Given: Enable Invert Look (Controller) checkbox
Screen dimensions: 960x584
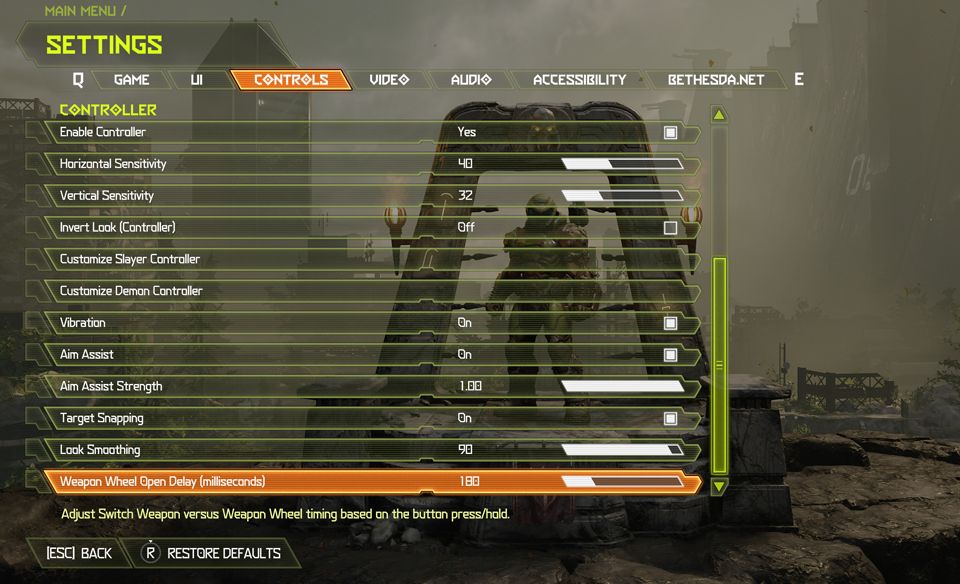Looking at the screenshot, I should pyautogui.click(x=670, y=228).
